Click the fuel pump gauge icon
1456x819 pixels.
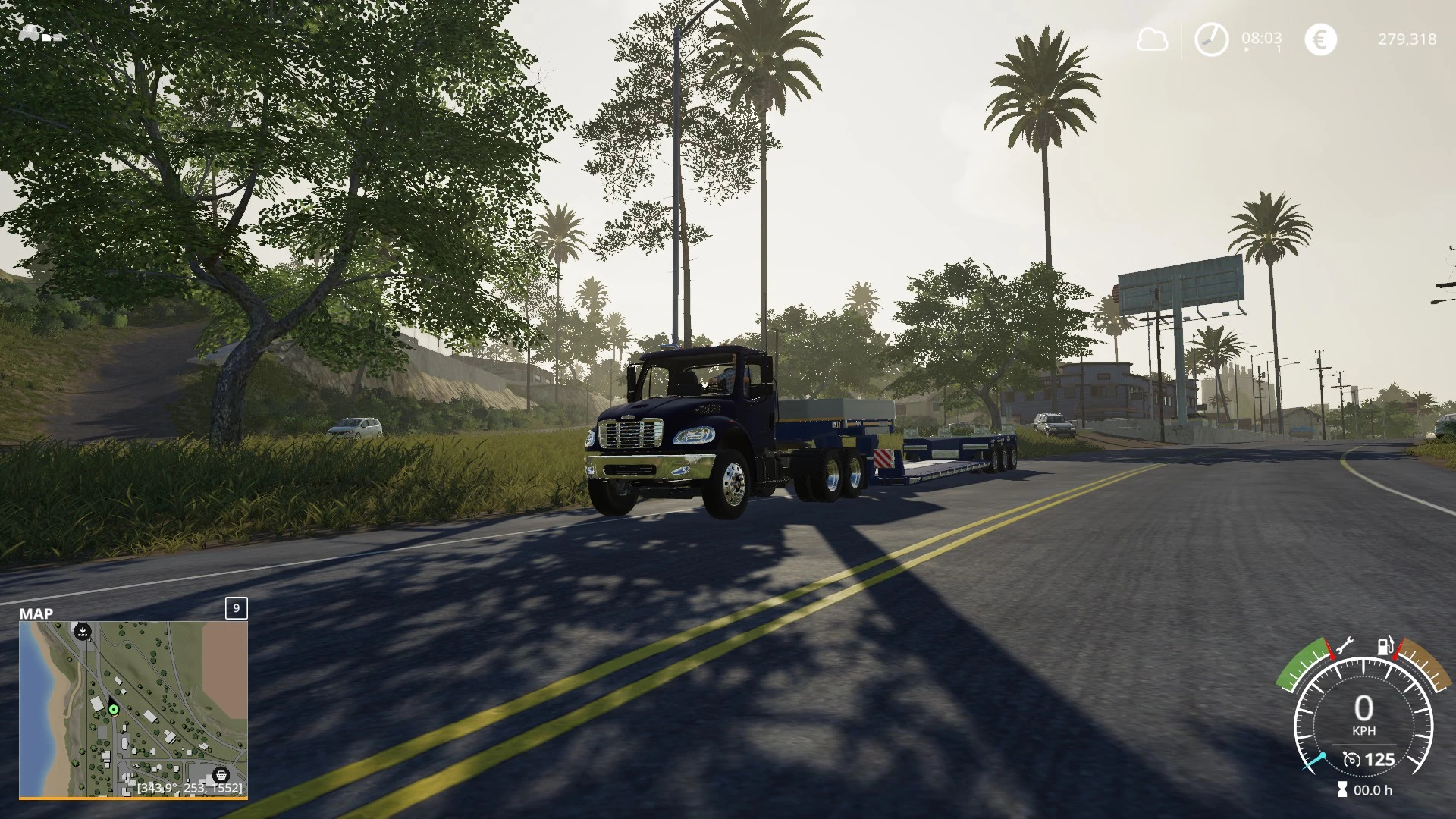(1385, 647)
